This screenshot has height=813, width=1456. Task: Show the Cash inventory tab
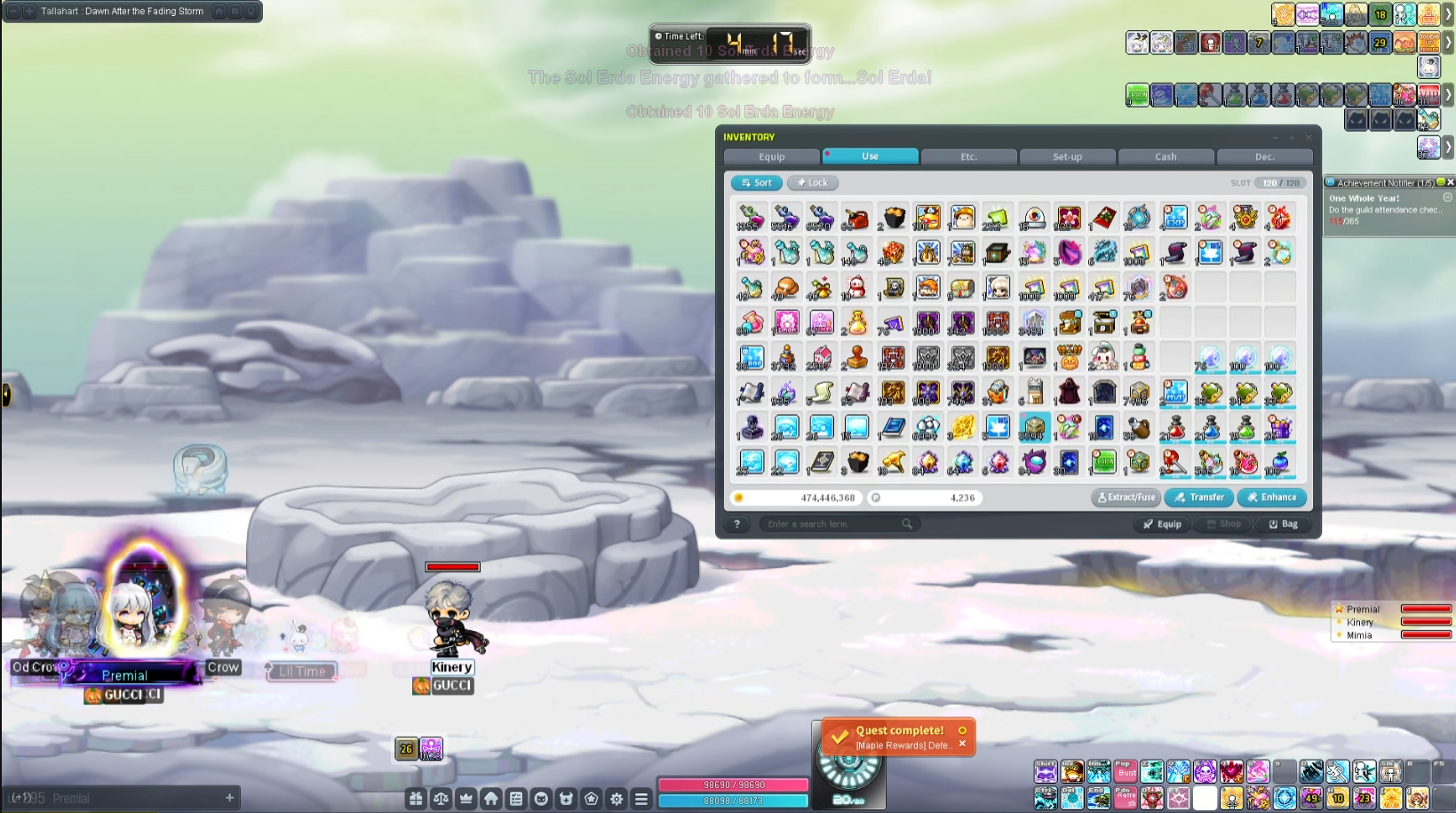1166,157
